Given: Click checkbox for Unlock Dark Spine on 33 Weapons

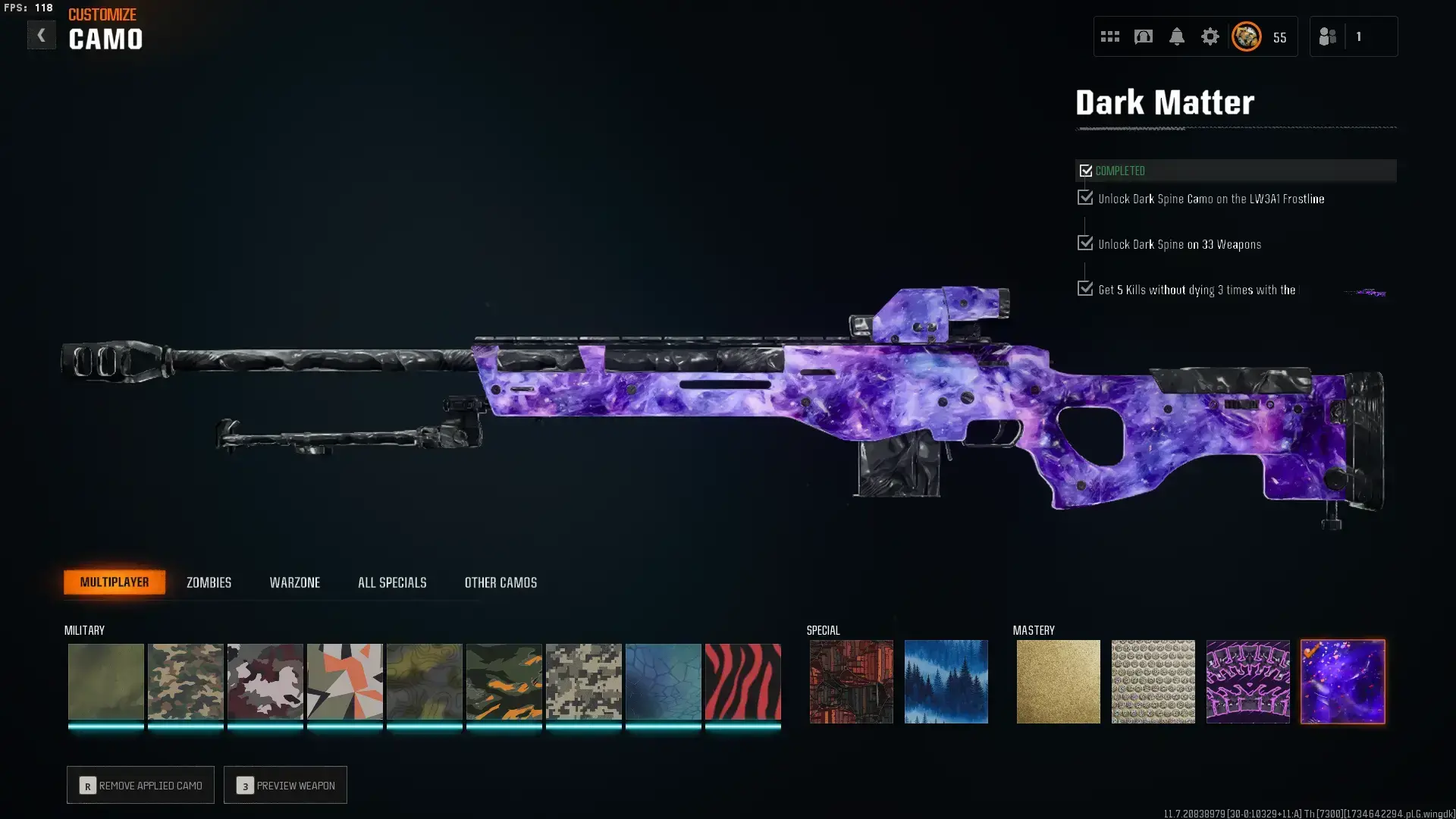Looking at the screenshot, I should 1084,243.
